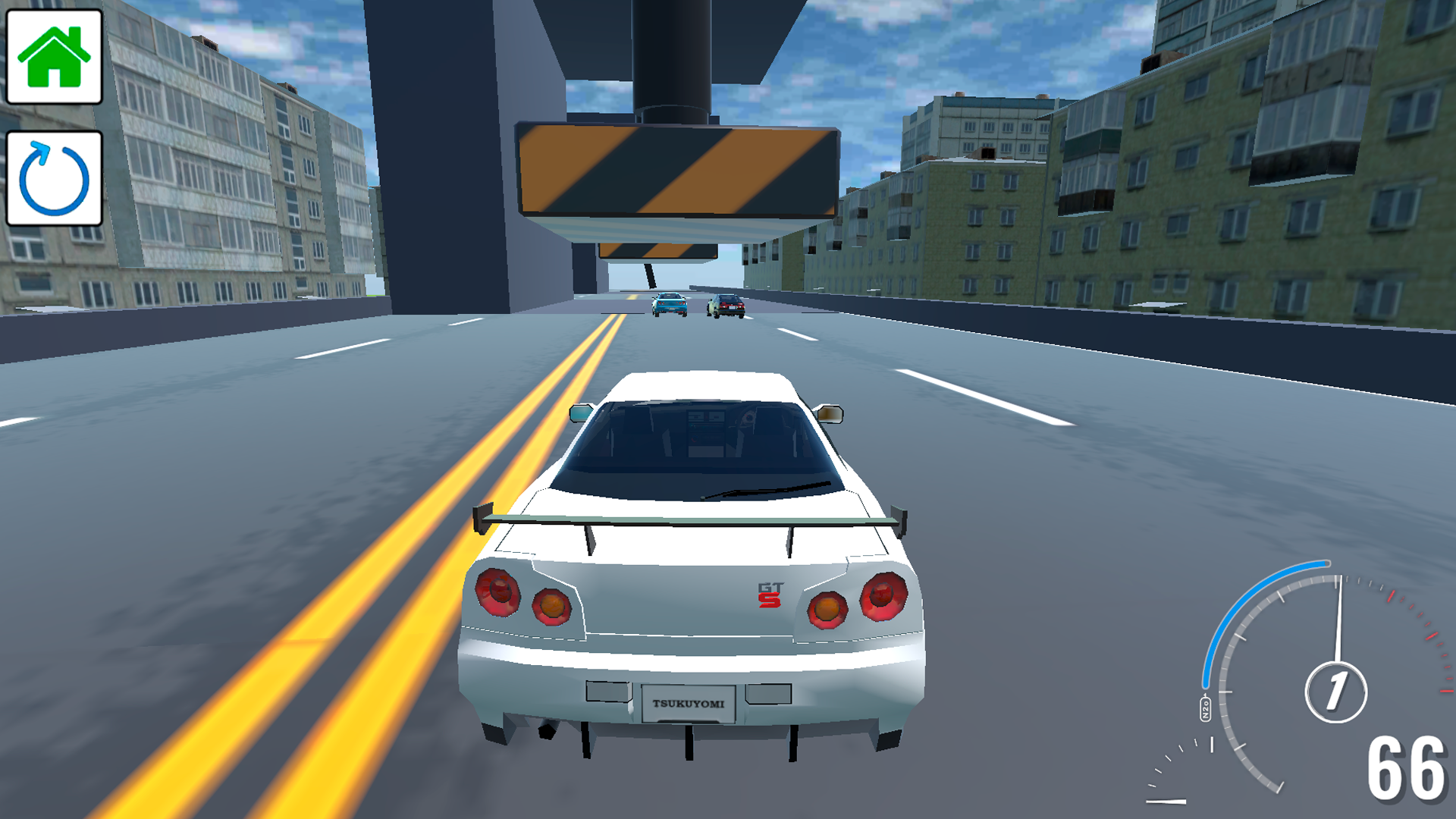The height and width of the screenshot is (819, 1456).
Task: Select the black car in the right lane
Action: click(x=726, y=304)
